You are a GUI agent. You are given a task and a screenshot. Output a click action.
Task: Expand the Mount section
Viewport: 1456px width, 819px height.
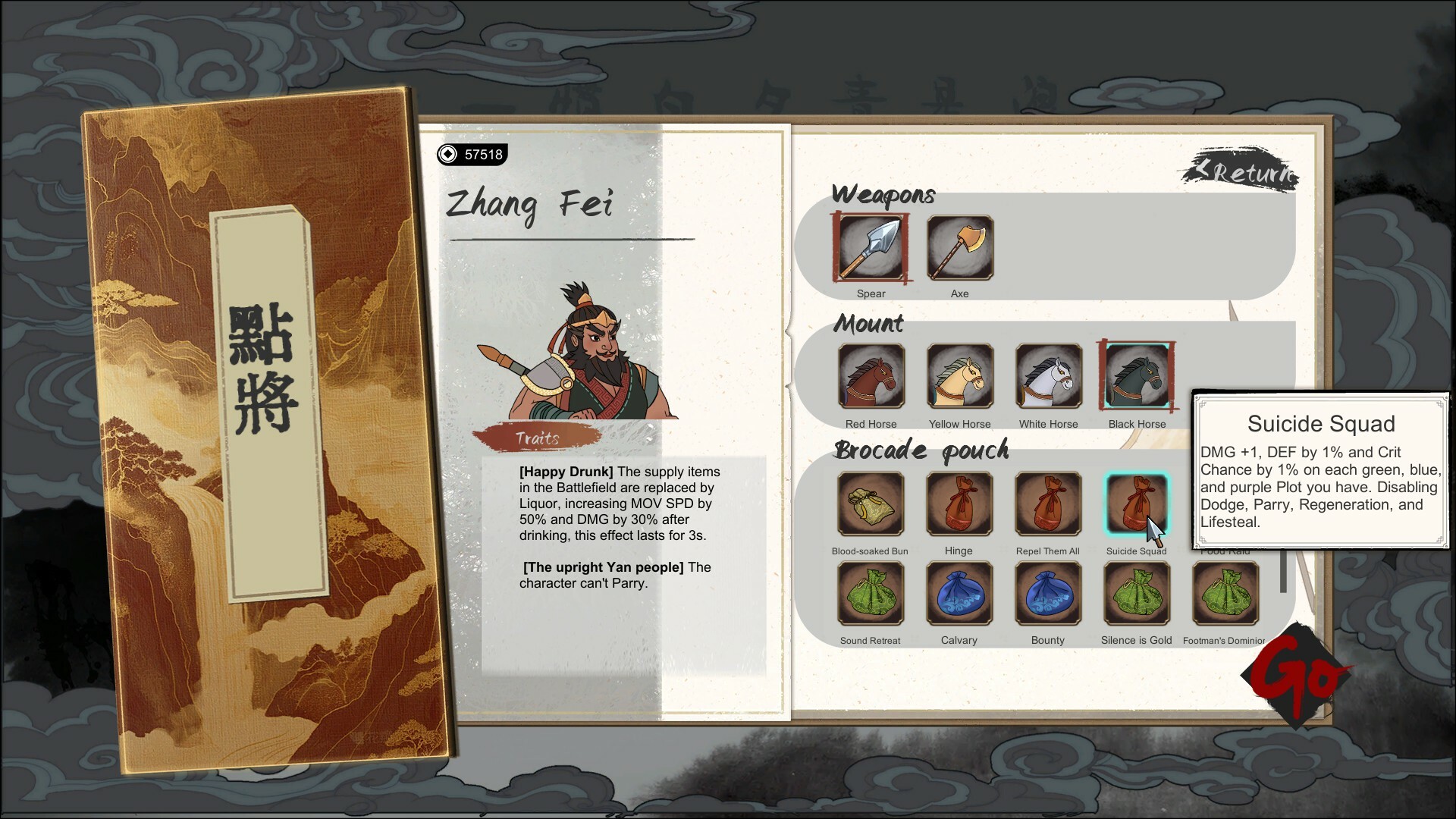(x=868, y=325)
